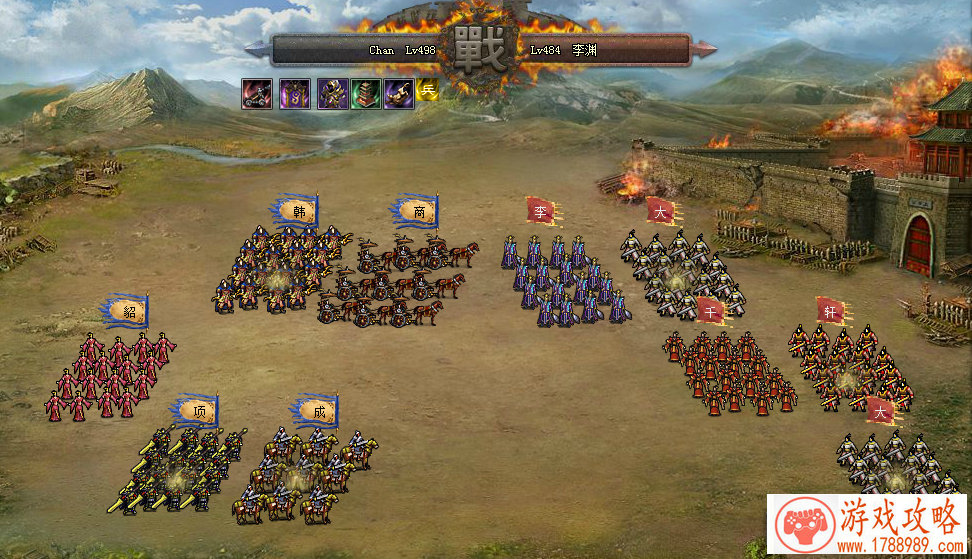
Task: Select the siege catapult buff icon
Action: (x=255, y=93)
